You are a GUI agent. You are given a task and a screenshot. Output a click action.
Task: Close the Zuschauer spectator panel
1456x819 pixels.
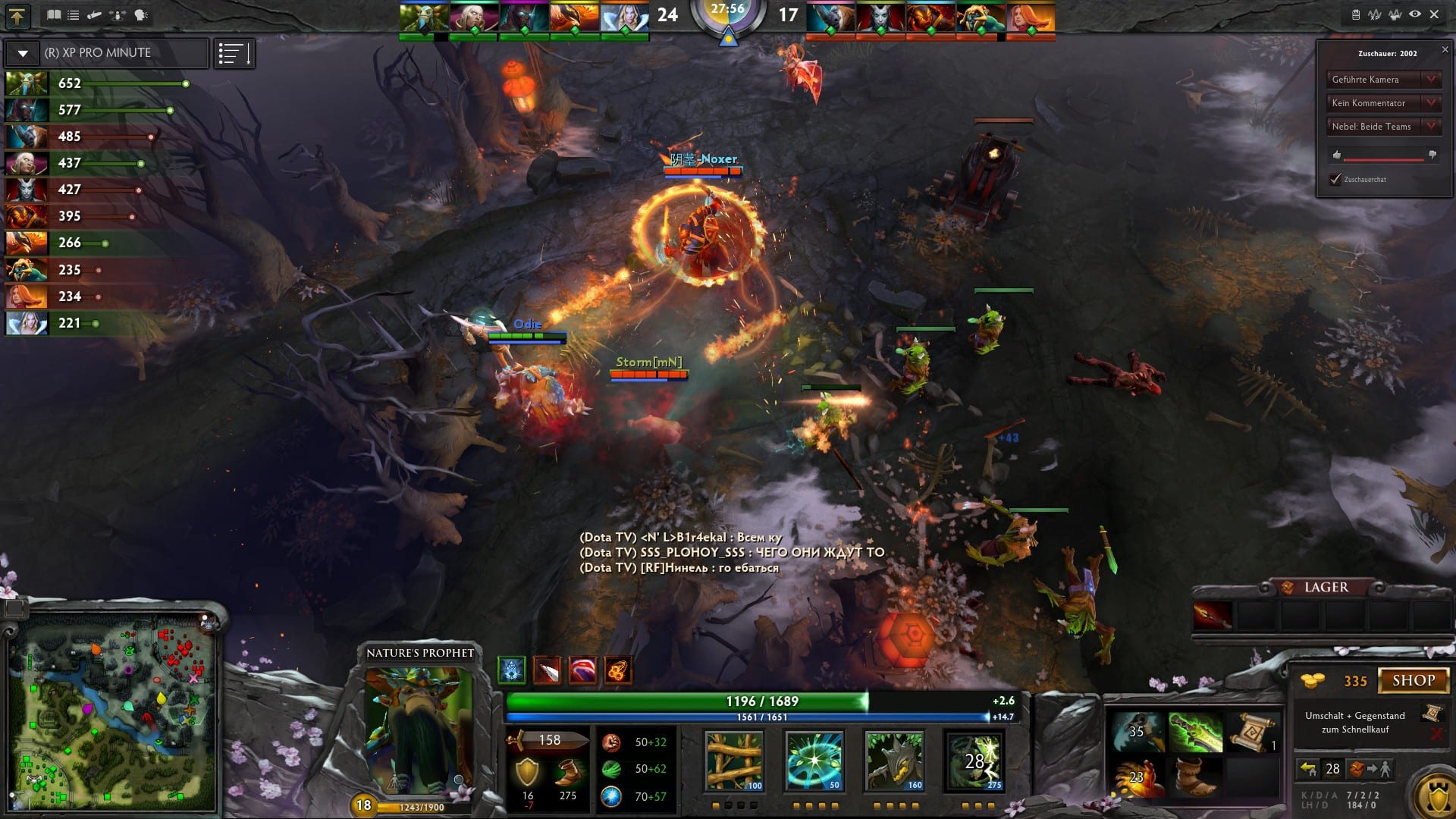1445,50
